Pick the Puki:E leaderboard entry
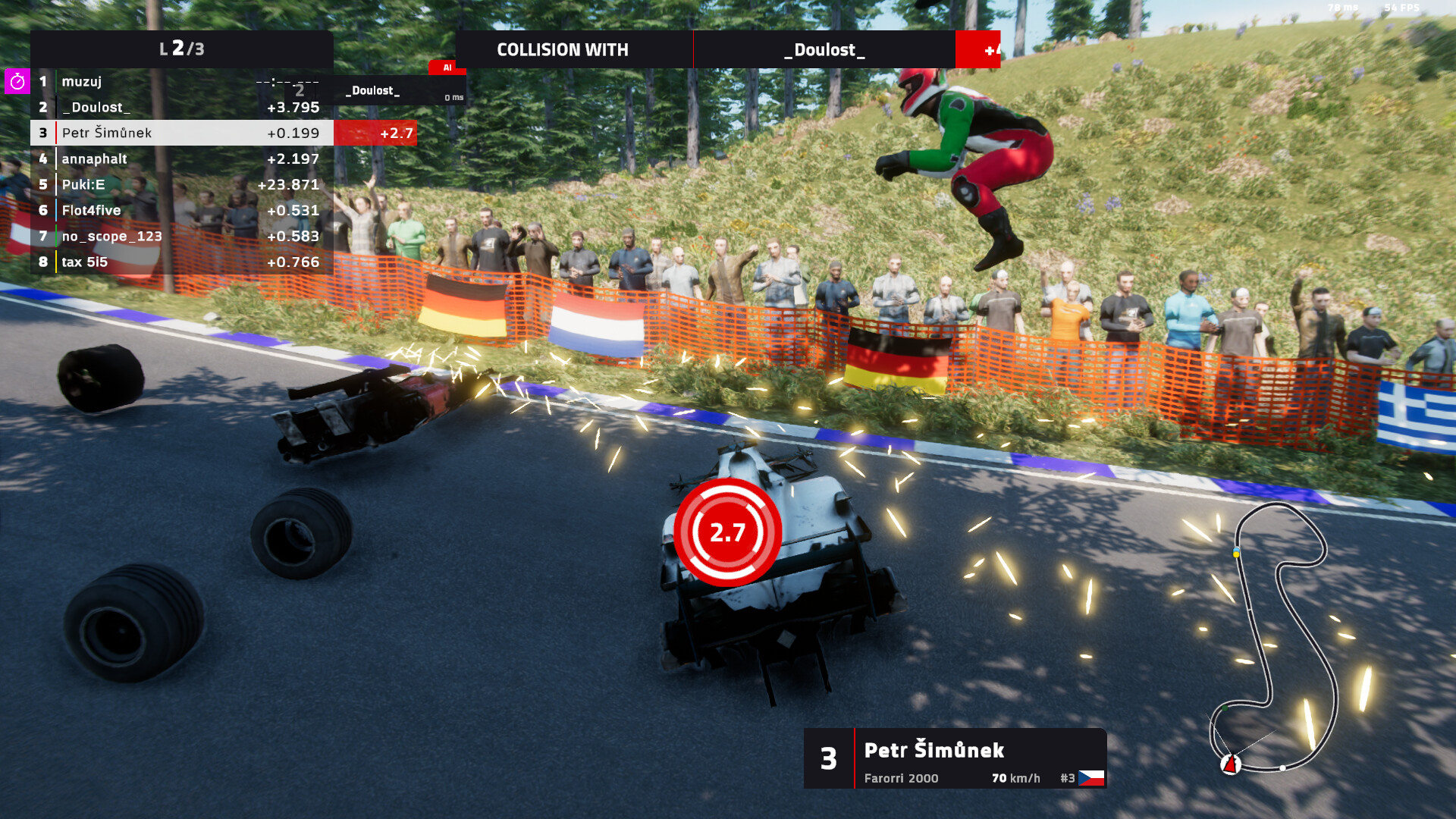 click(x=182, y=184)
